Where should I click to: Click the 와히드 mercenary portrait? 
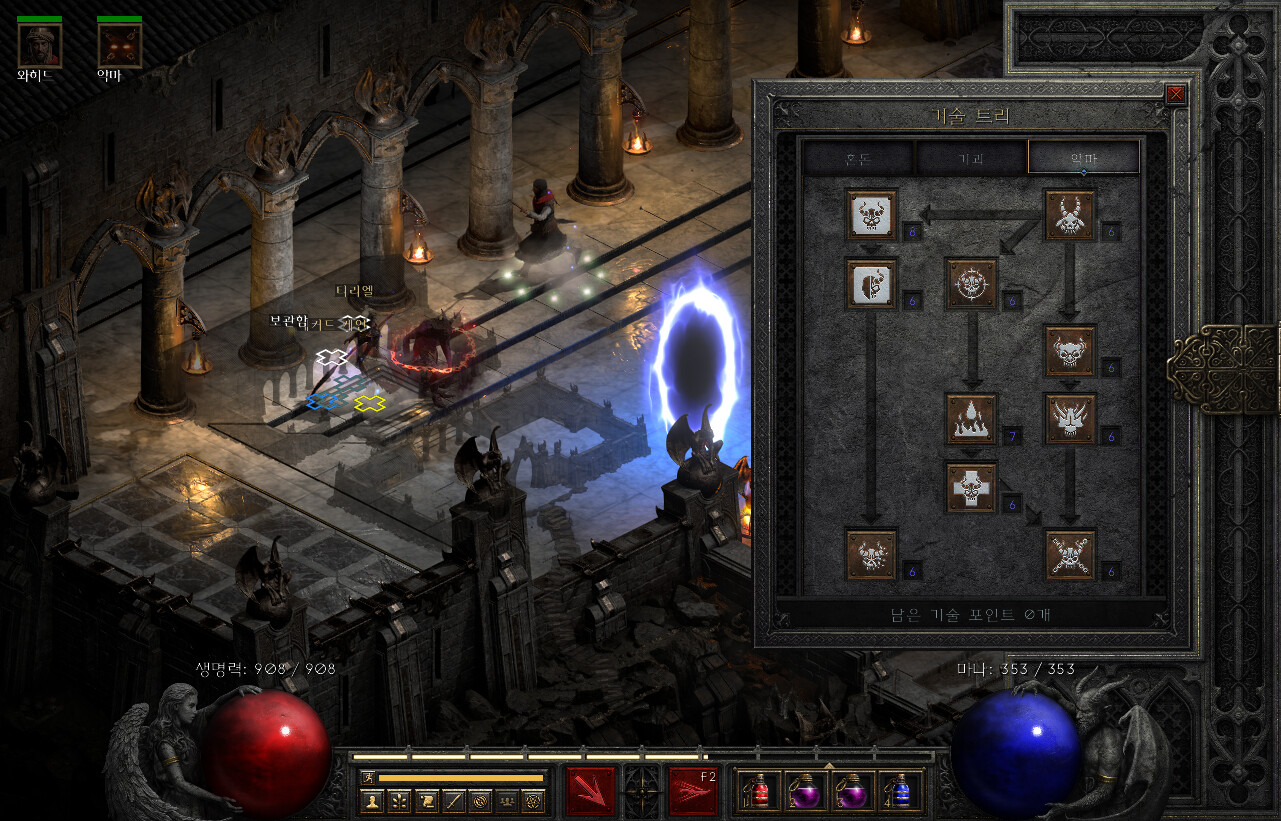(x=40, y=45)
